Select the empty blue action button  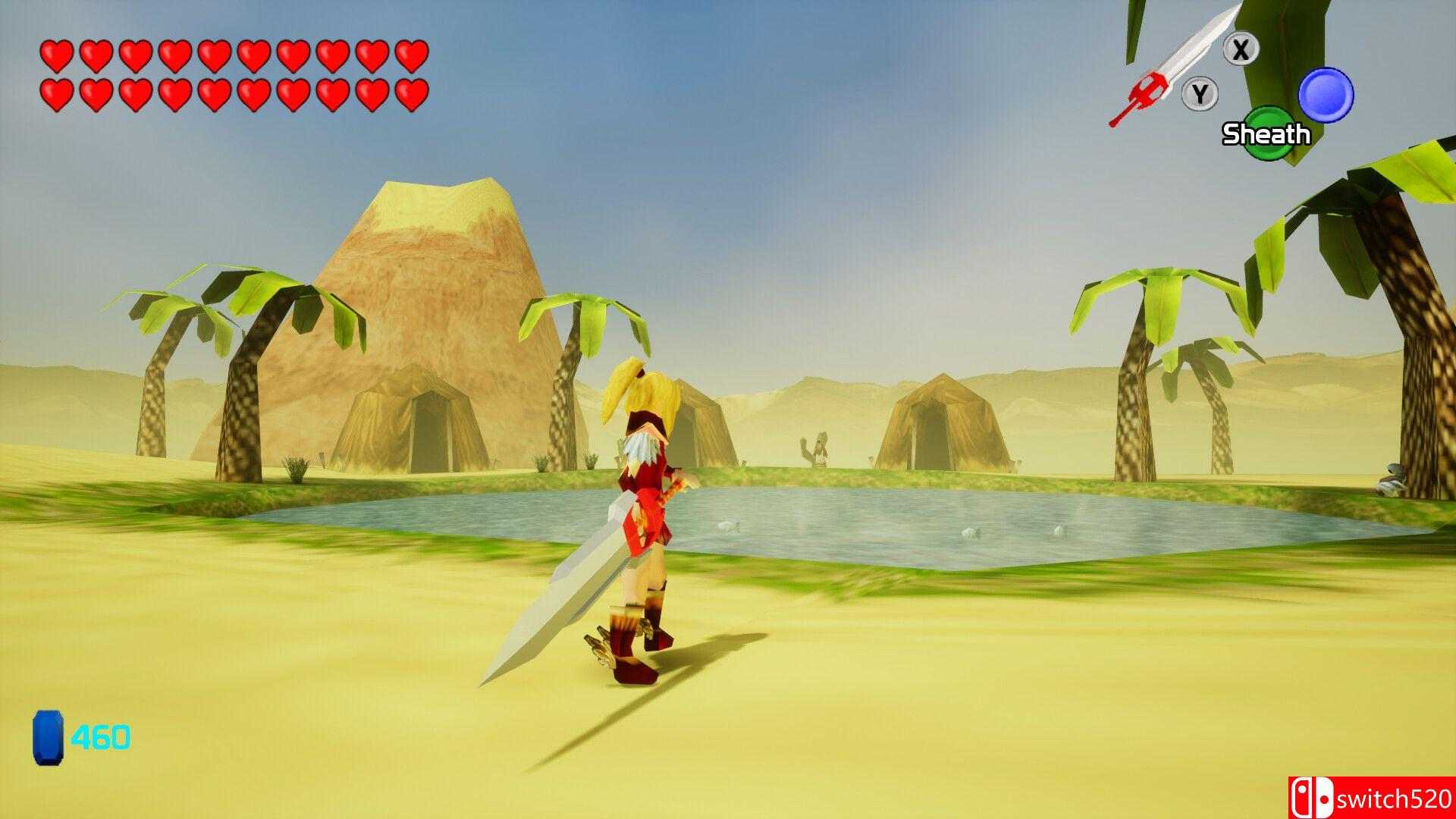[x=1326, y=95]
